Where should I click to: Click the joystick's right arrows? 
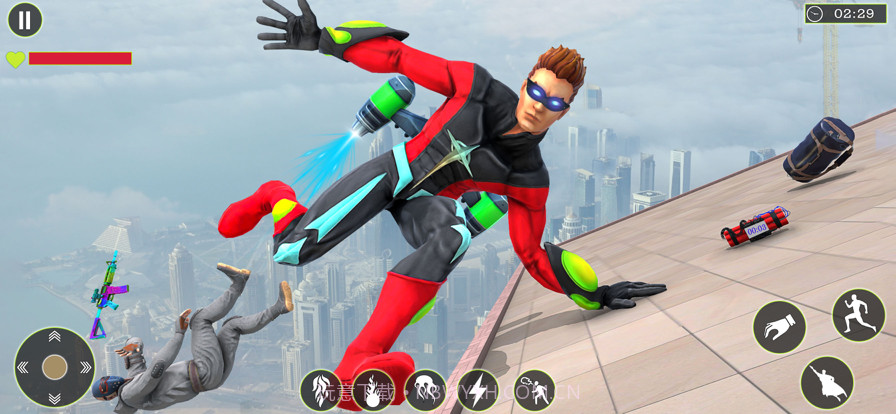85,367
